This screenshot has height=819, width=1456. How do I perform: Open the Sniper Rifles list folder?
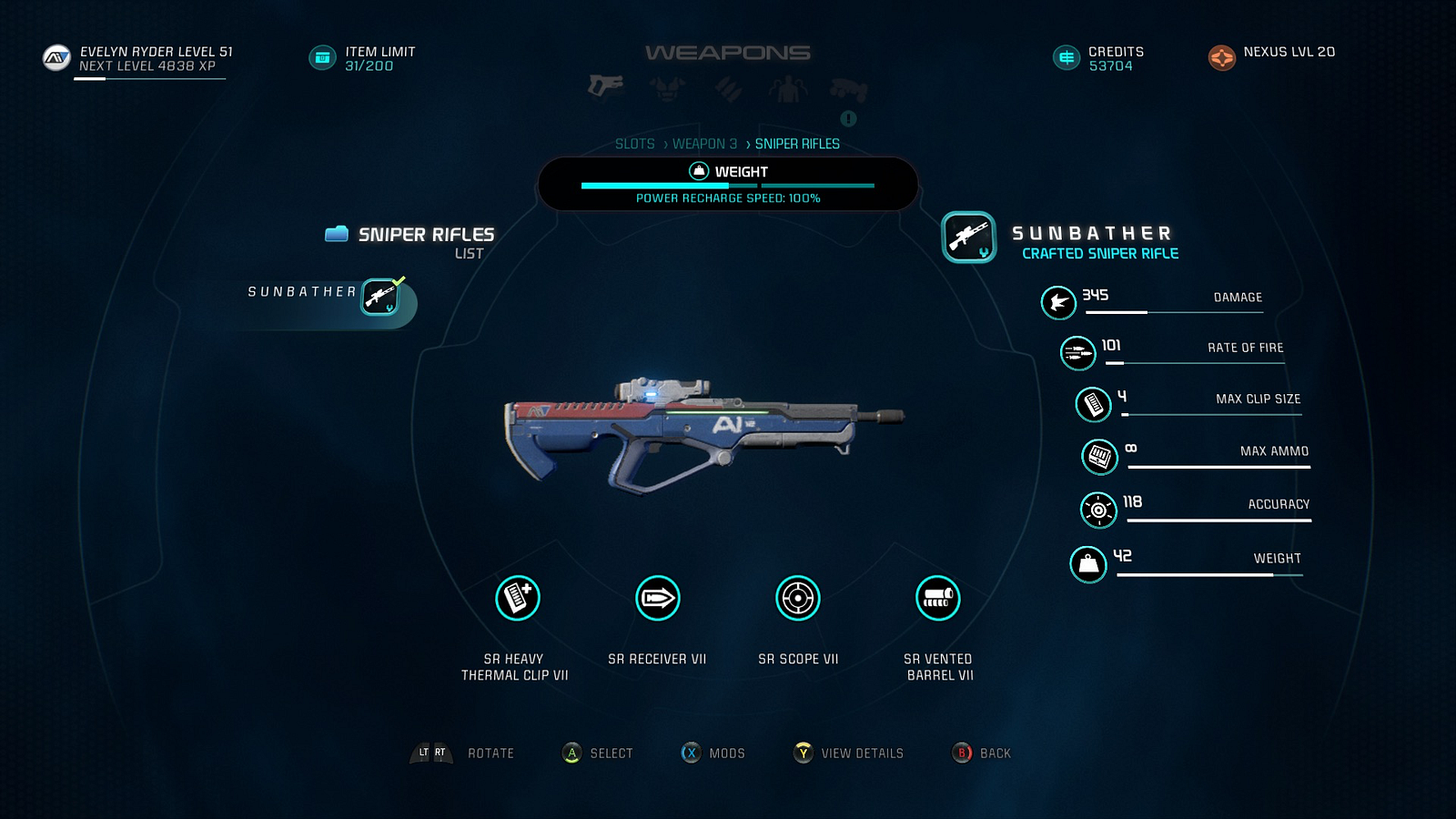coord(337,235)
